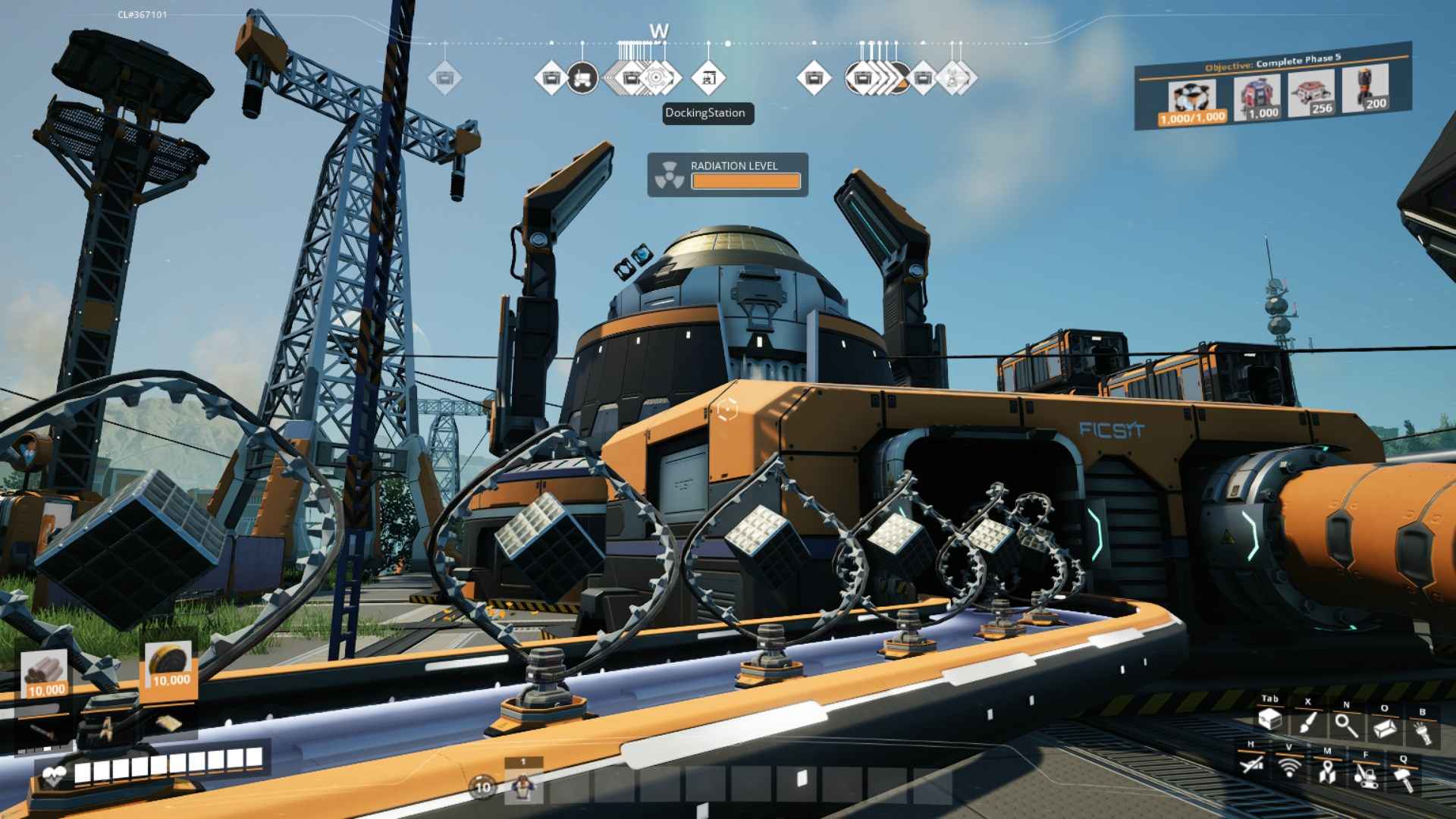Select the objective item showing 200
The image size is (1456, 819).
(x=1364, y=89)
